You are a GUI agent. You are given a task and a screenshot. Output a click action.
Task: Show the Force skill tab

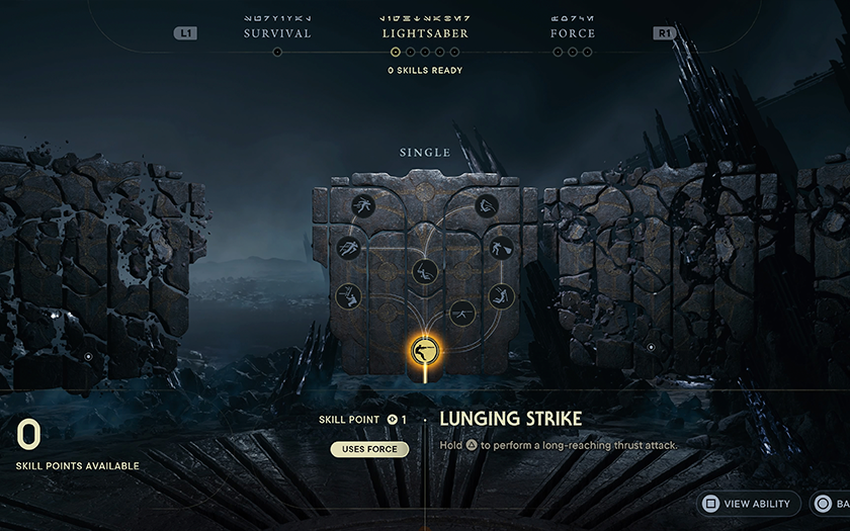tap(572, 33)
